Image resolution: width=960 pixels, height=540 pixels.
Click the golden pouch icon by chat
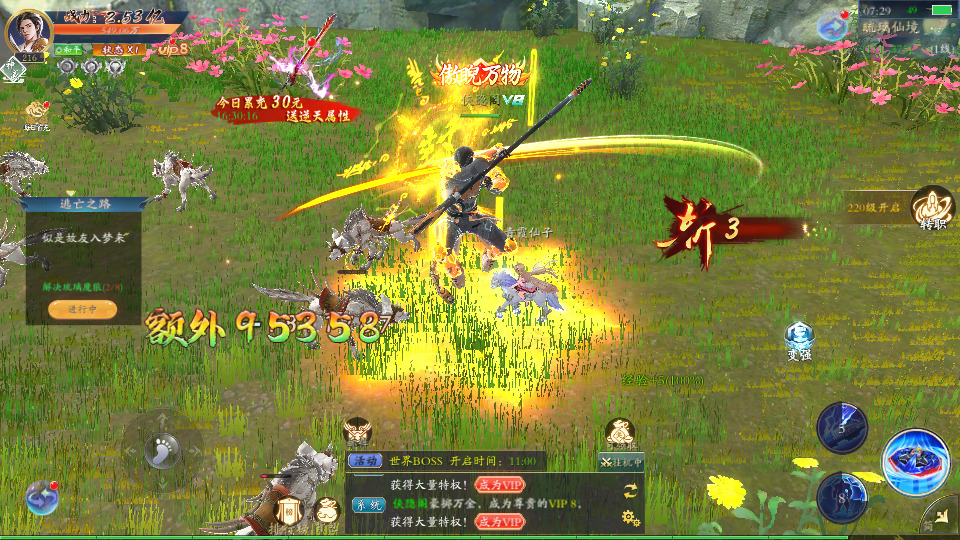click(x=327, y=510)
